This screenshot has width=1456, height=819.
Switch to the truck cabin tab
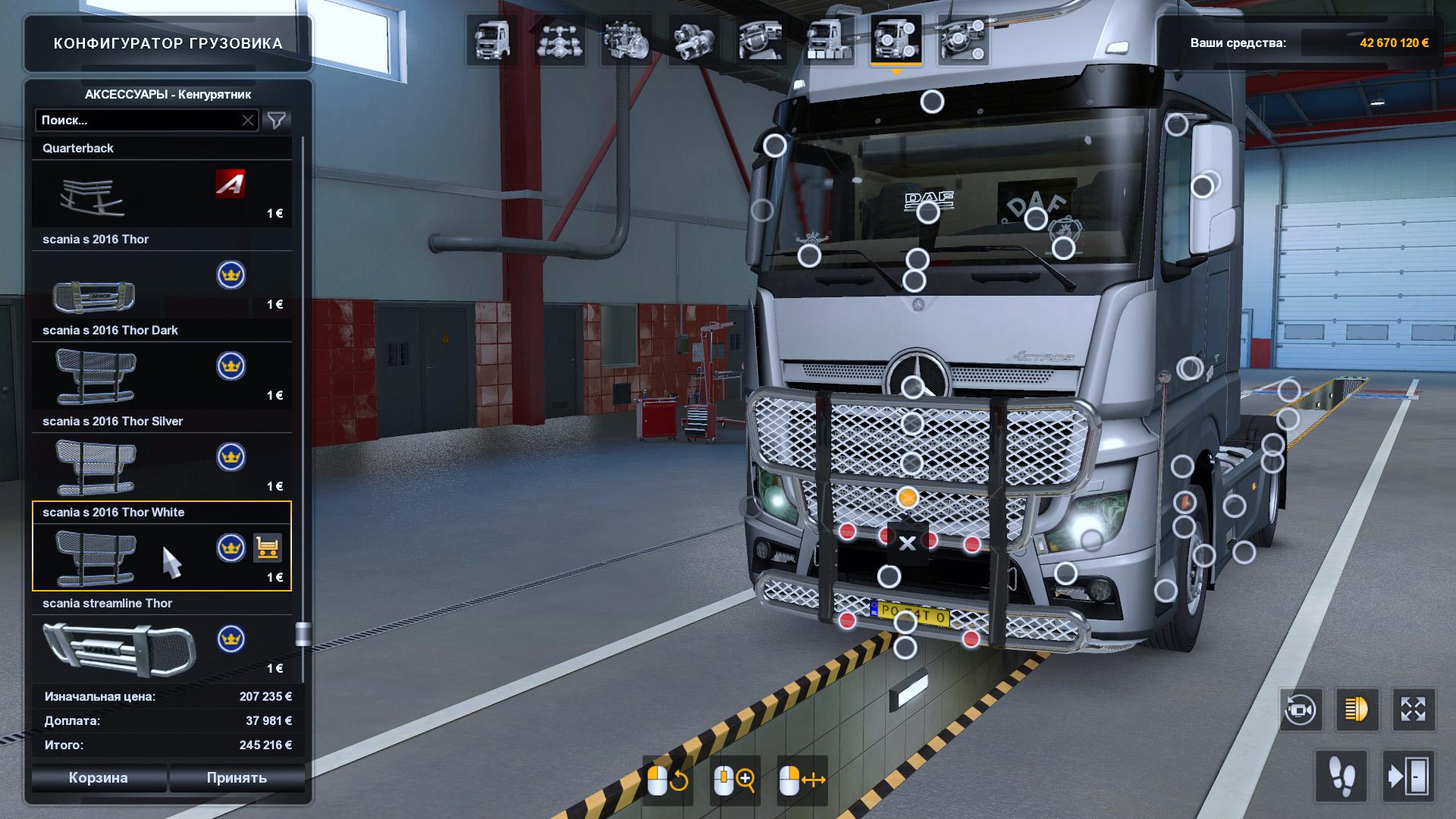pyautogui.click(x=491, y=39)
